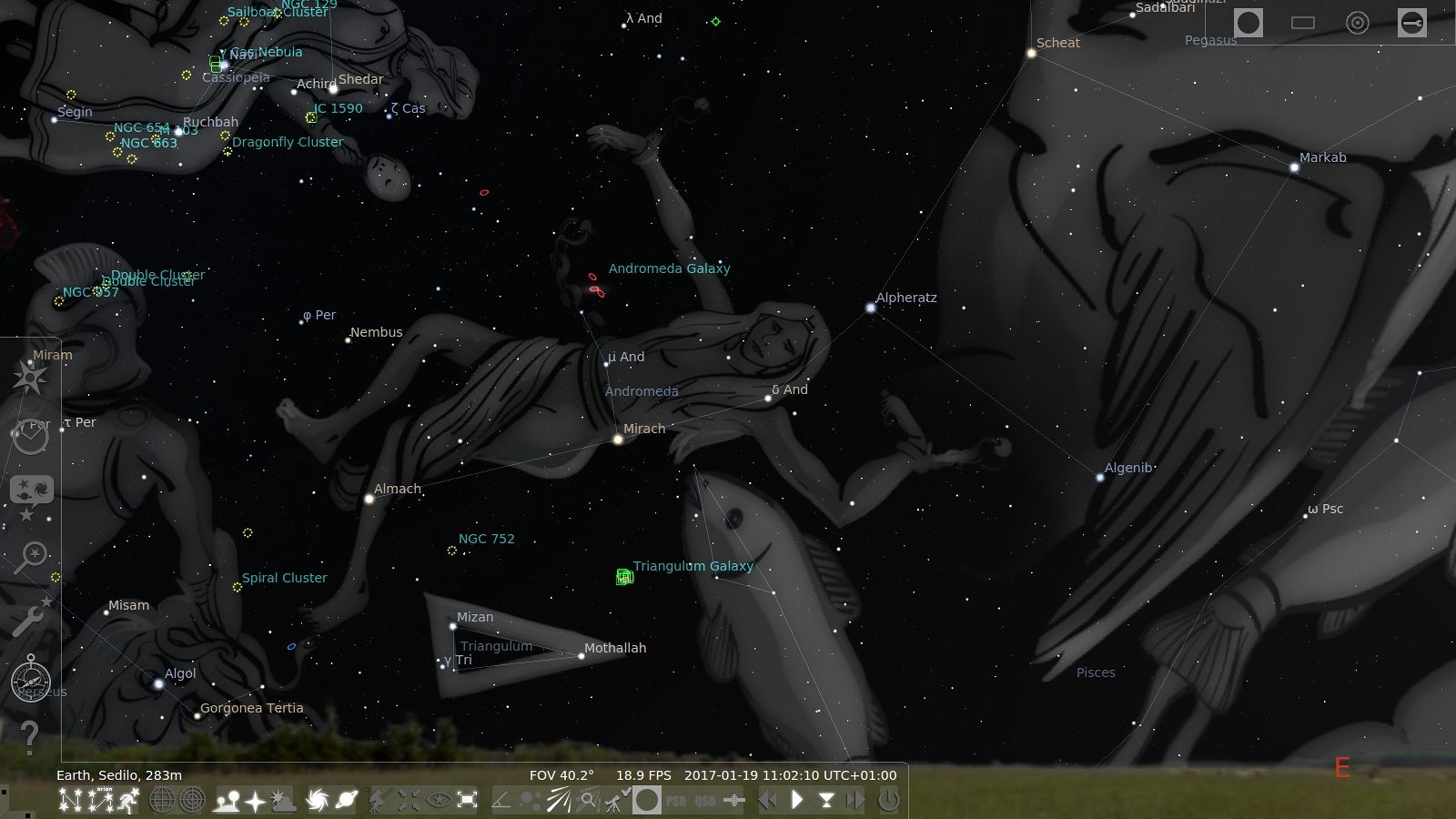1456x819 pixels.
Task: Toggle the azimuthal grid
Action: 192,801
